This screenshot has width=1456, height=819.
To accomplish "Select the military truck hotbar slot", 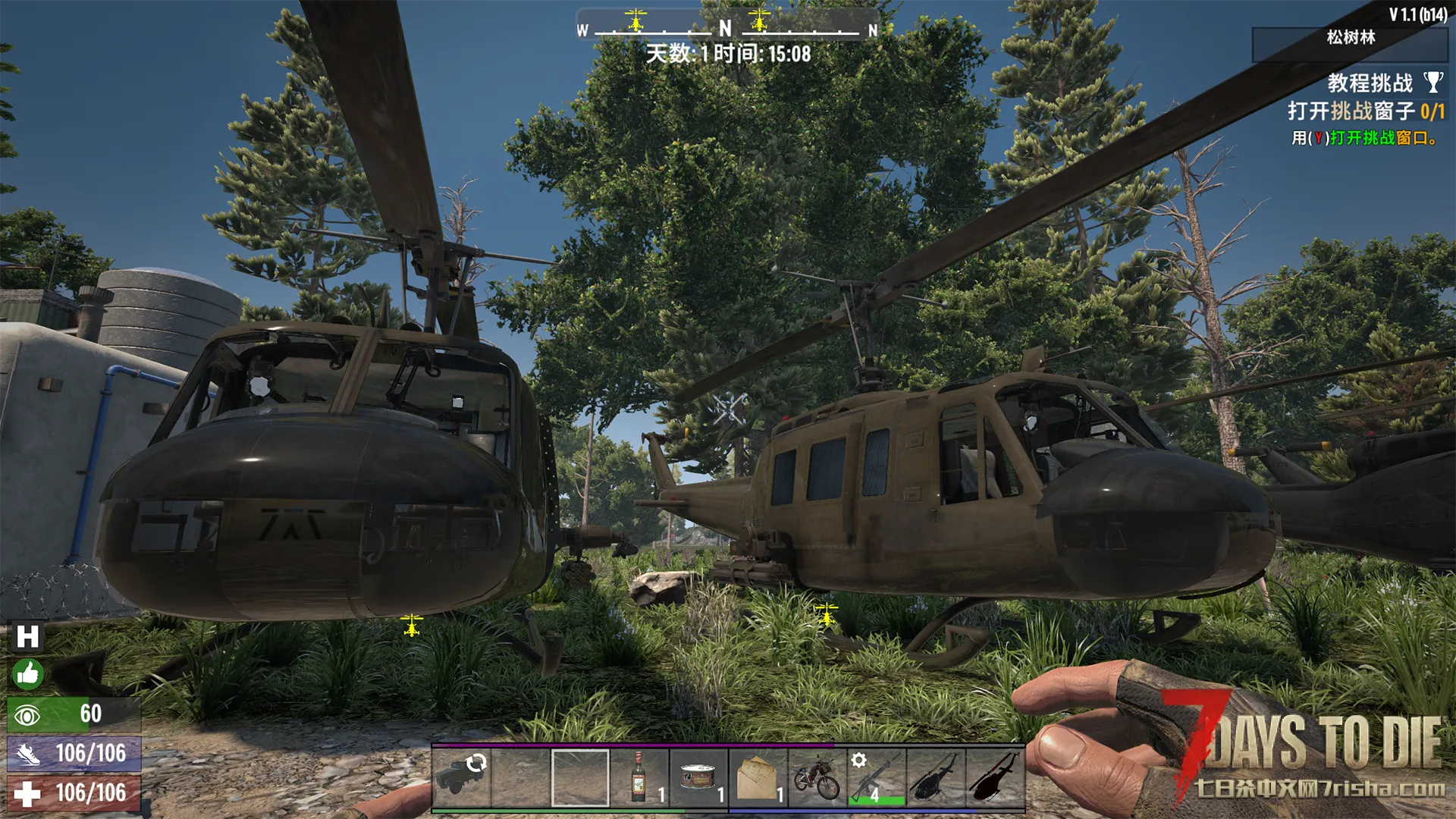I will coord(461,777).
